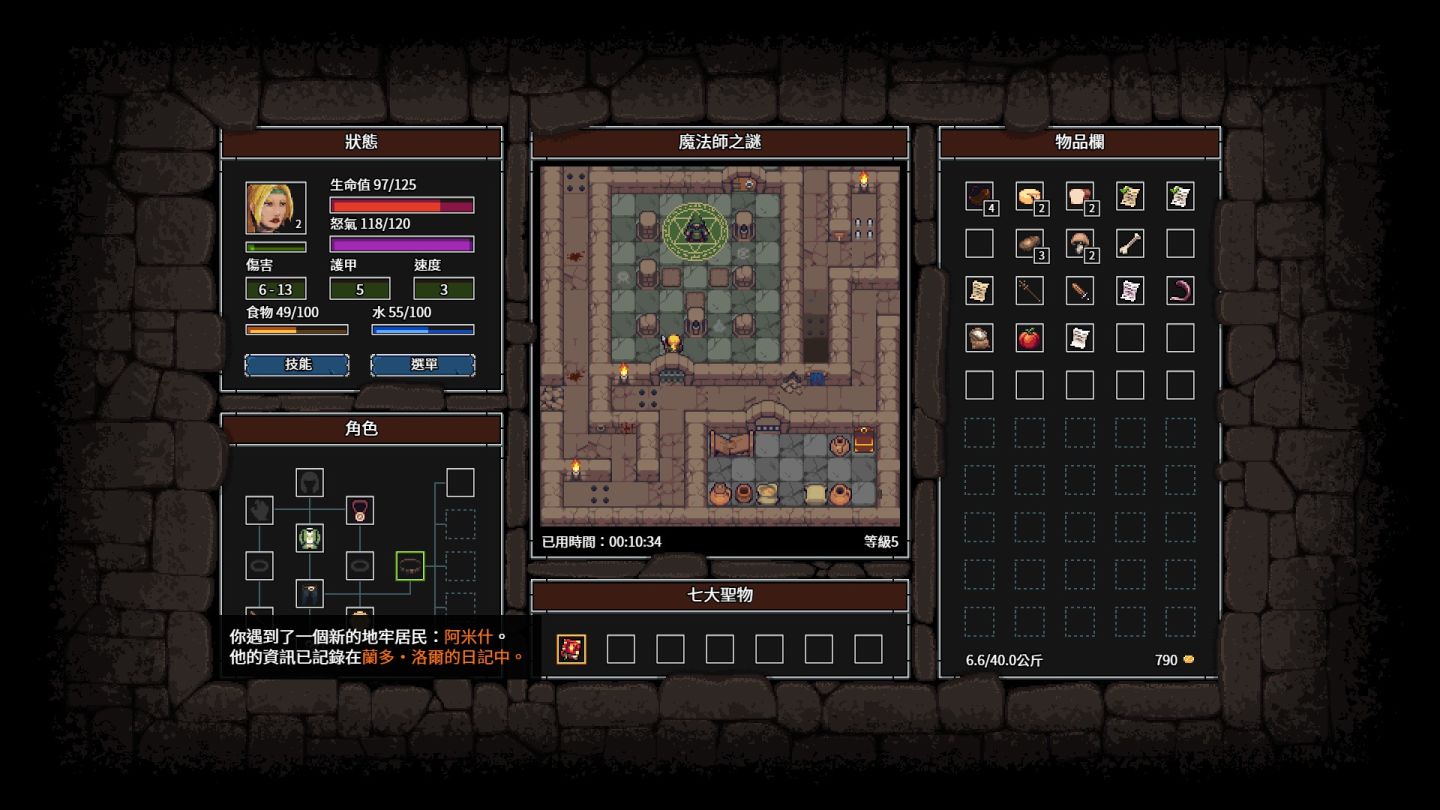Viewport: 1440px width, 810px height.
Task: Click the character portrait in the status panel
Action: [x=276, y=208]
